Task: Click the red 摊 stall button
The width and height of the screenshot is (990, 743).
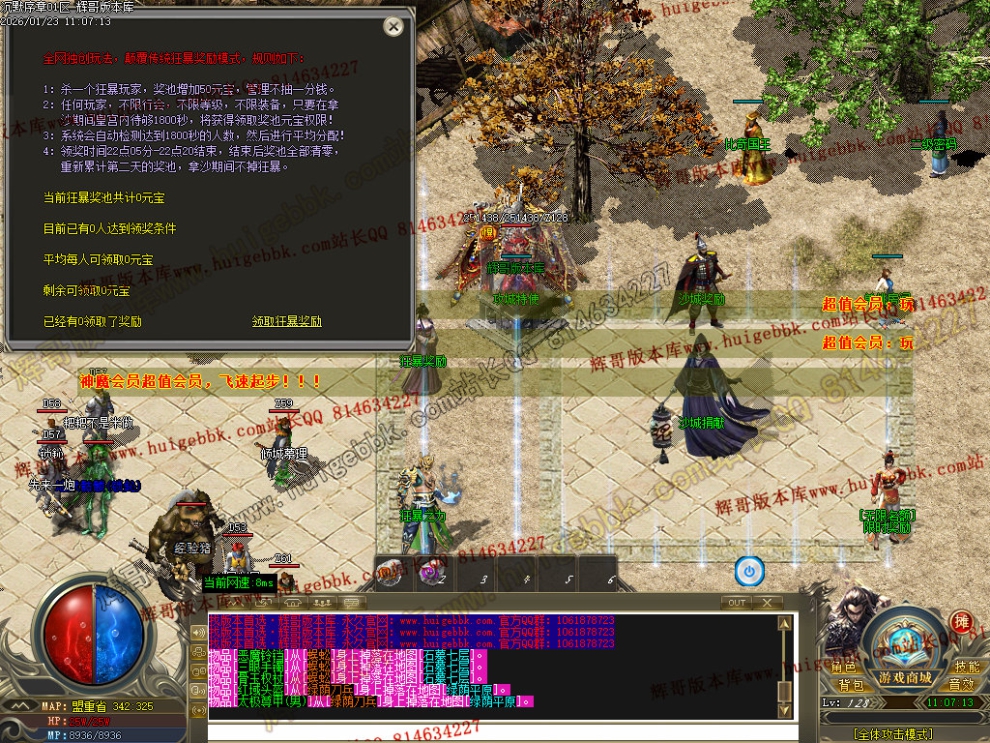Action: [961, 622]
